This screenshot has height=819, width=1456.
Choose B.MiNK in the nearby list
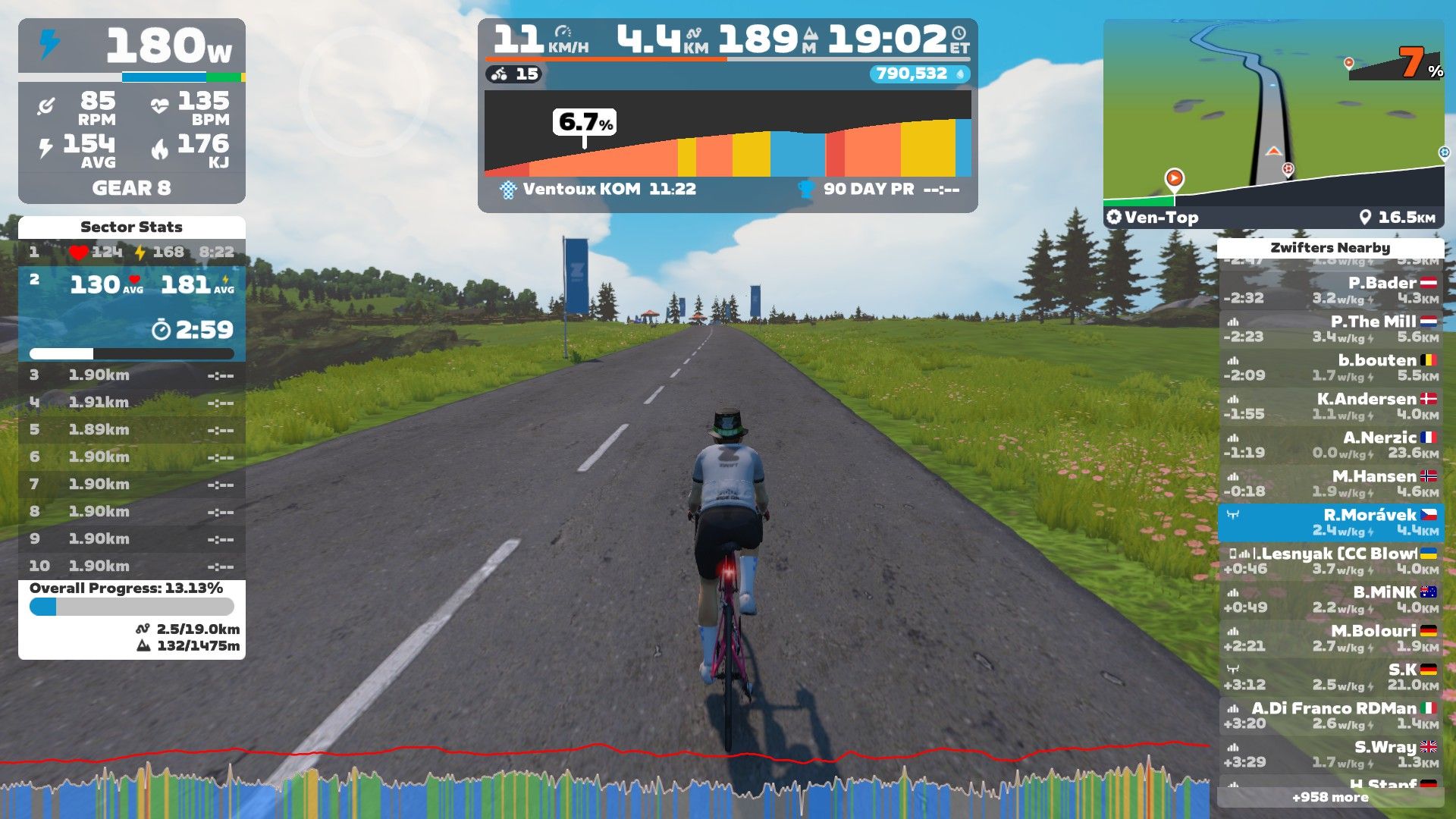click(1330, 600)
